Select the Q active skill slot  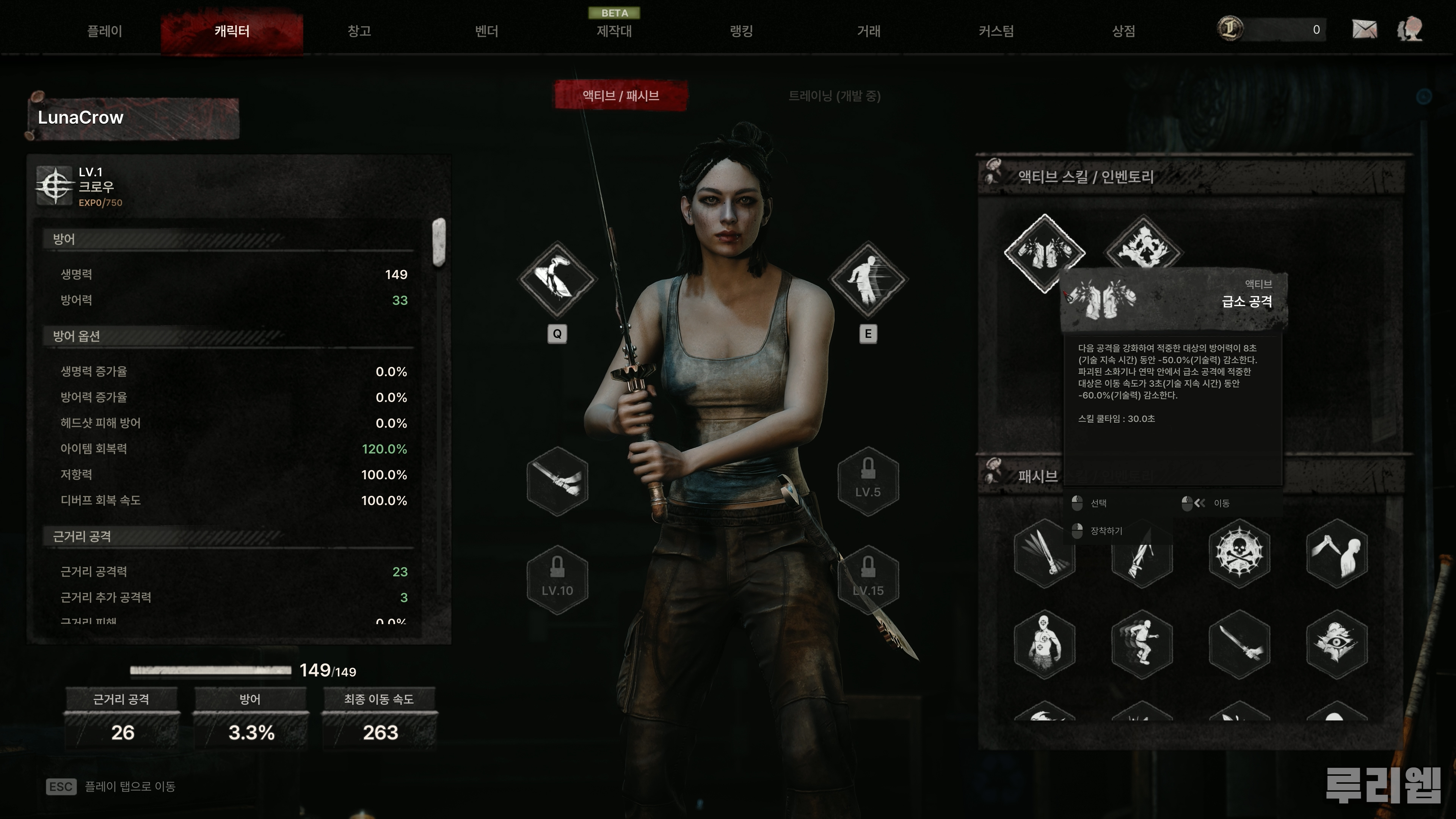point(557,279)
